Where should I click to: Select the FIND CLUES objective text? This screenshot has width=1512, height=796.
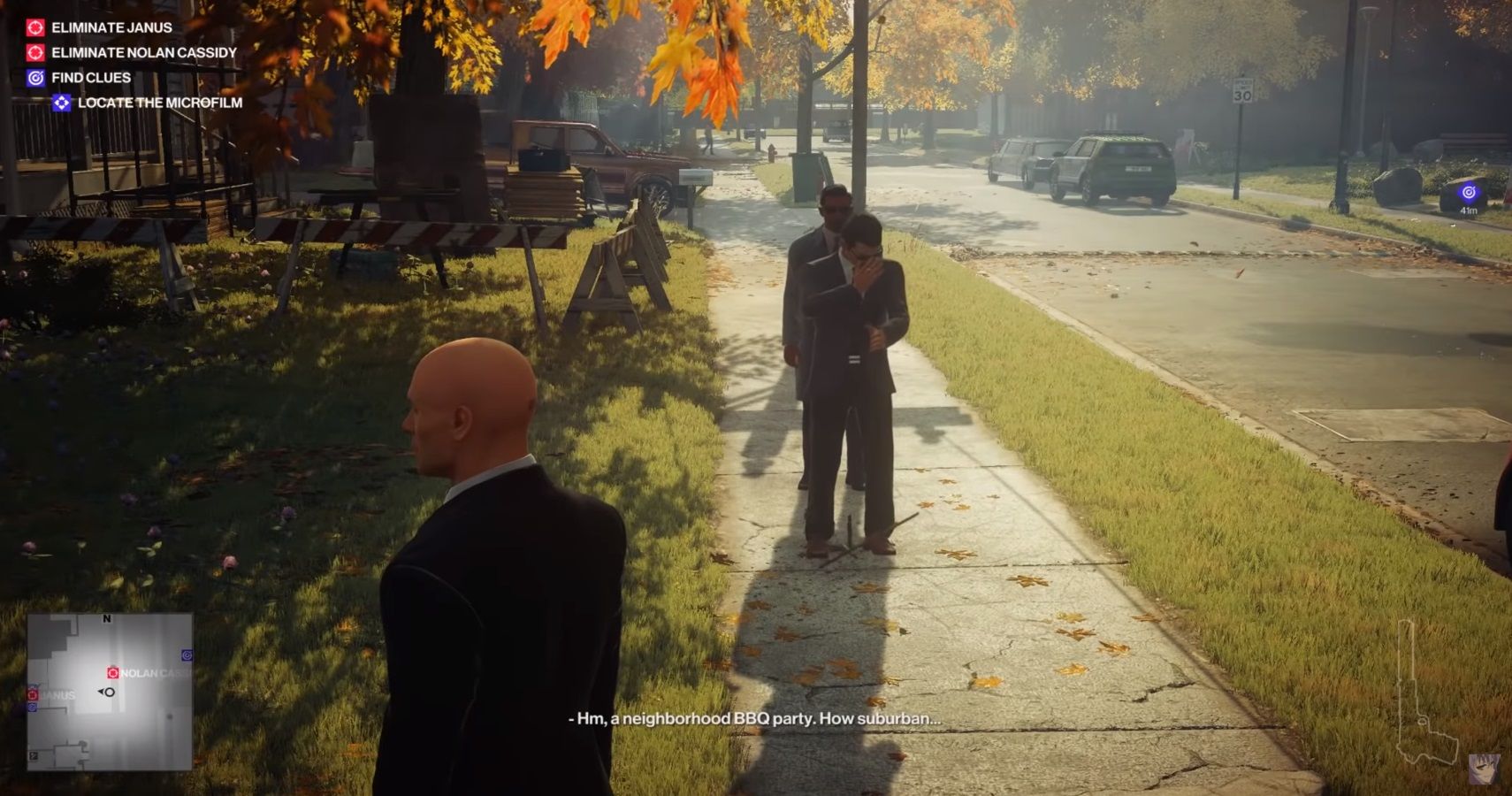pyautogui.click(x=92, y=77)
